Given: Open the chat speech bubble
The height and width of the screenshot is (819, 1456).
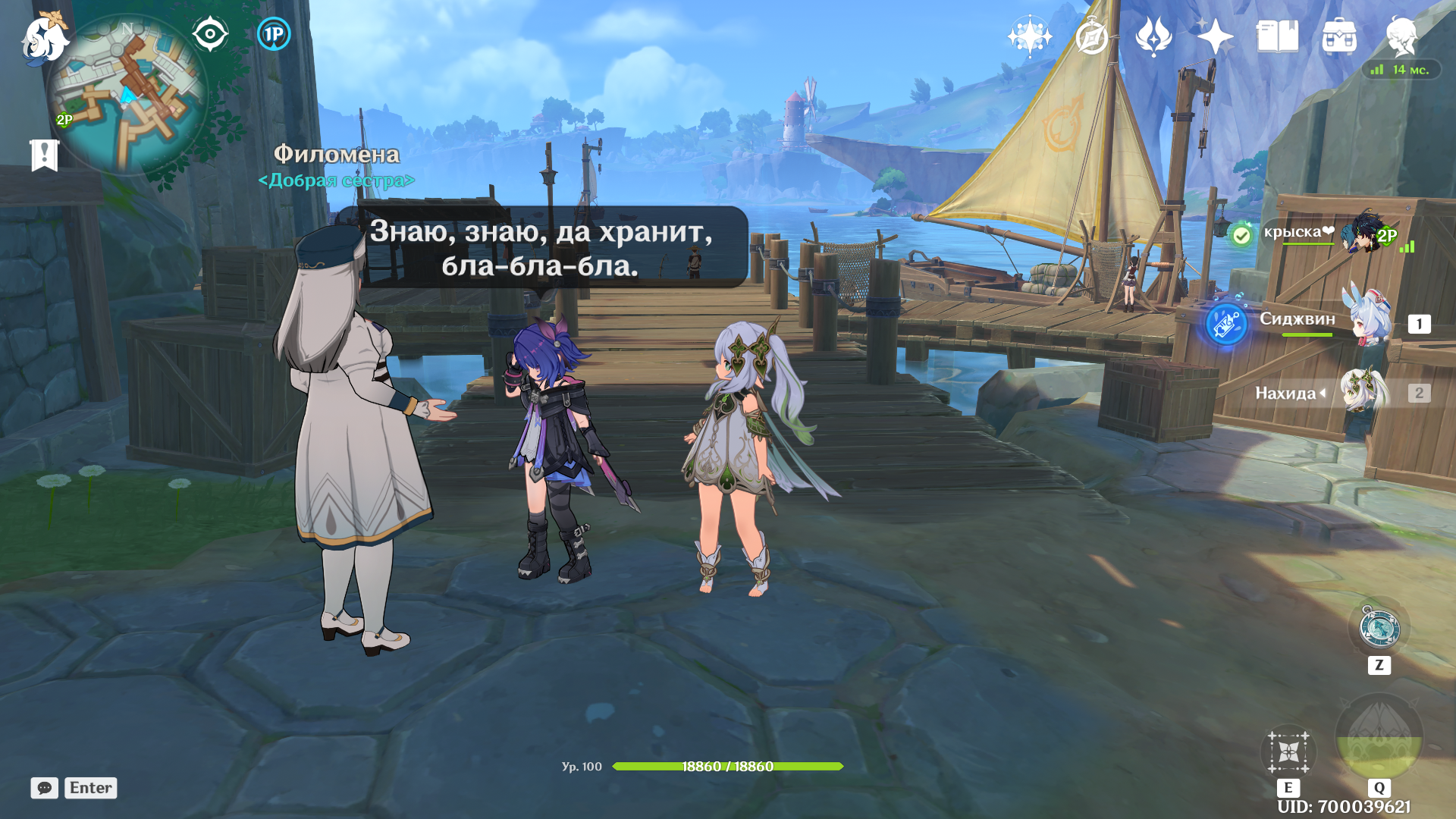Looking at the screenshot, I should pos(45,788).
